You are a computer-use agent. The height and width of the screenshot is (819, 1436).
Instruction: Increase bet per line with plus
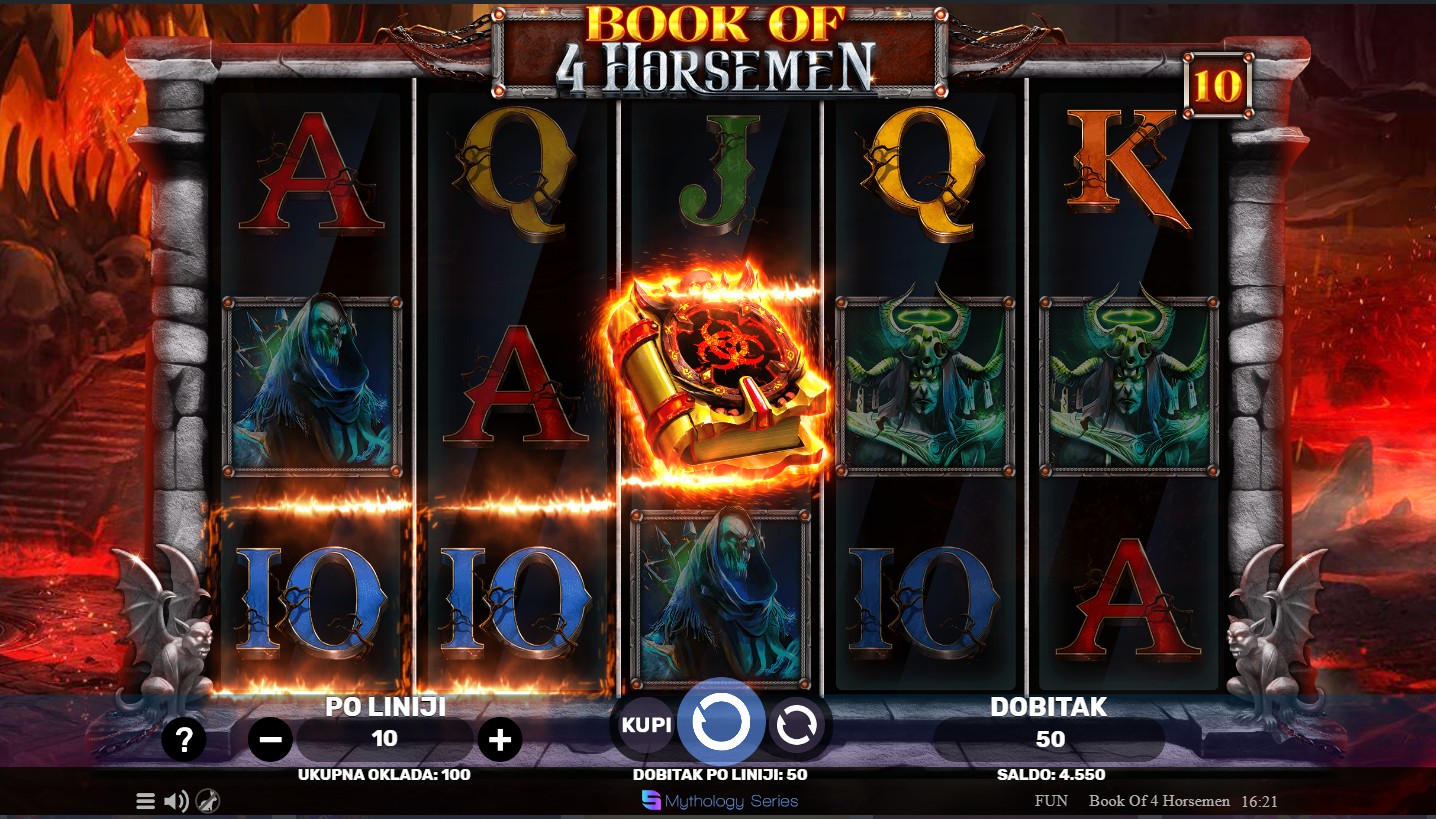coord(500,740)
